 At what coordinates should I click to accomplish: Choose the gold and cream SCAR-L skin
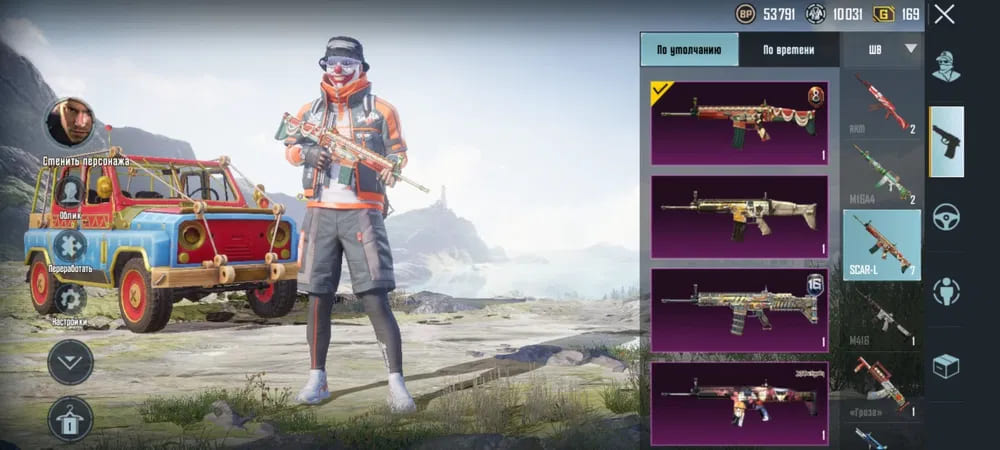pyautogui.click(x=739, y=216)
